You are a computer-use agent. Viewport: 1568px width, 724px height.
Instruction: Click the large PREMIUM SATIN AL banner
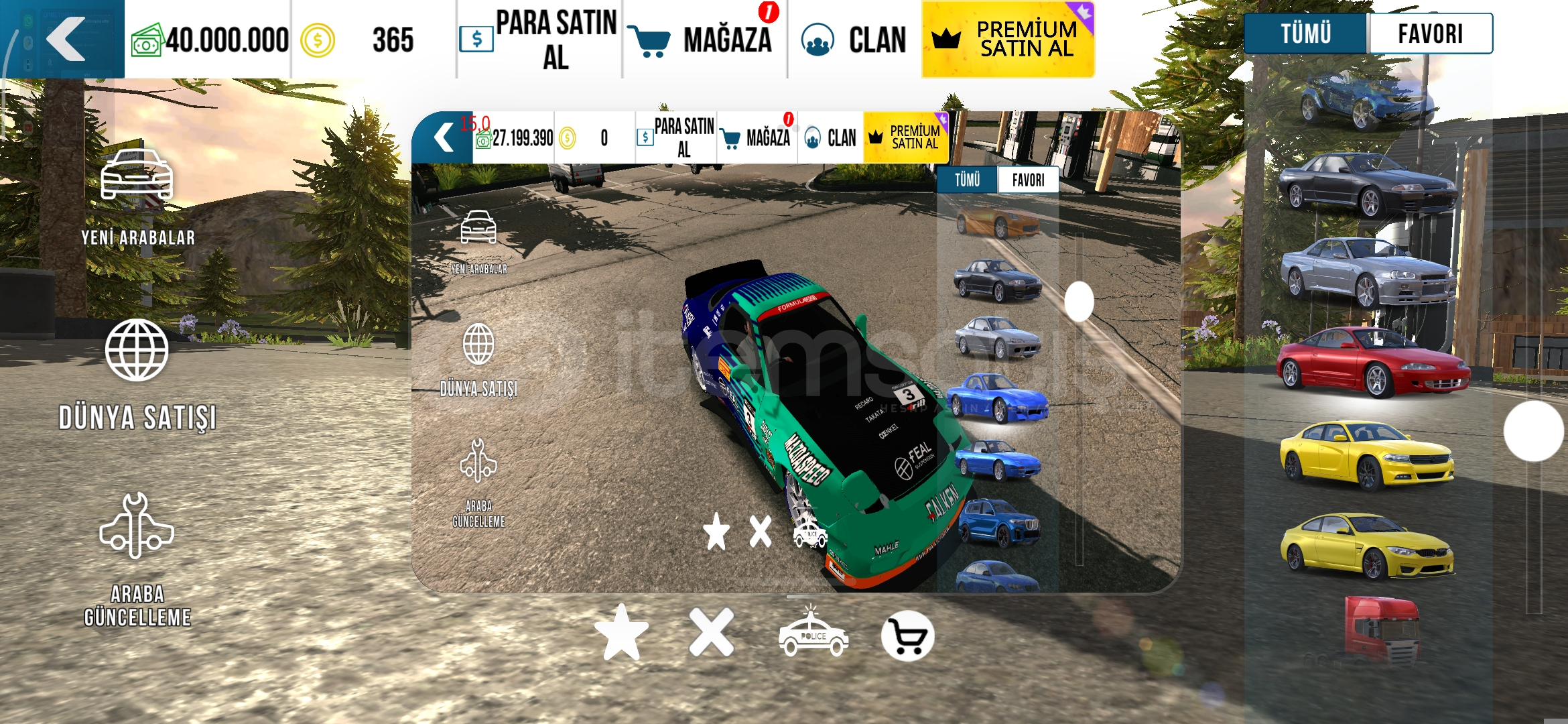coord(1008,39)
